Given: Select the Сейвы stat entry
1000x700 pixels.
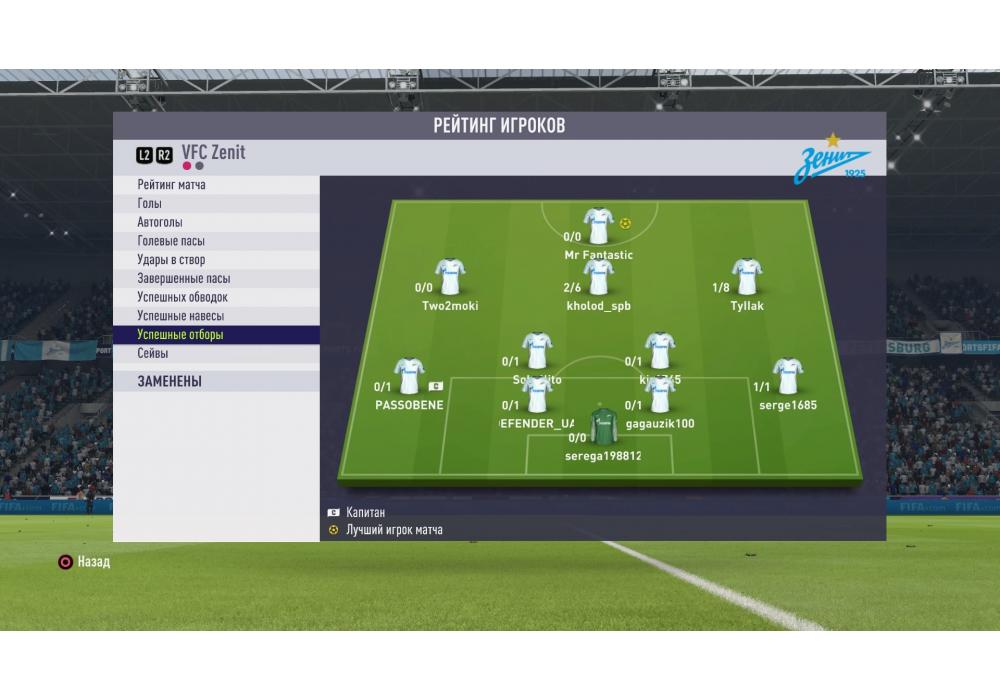Looking at the screenshot, I should pyautogui.click(x=153, y=353).
